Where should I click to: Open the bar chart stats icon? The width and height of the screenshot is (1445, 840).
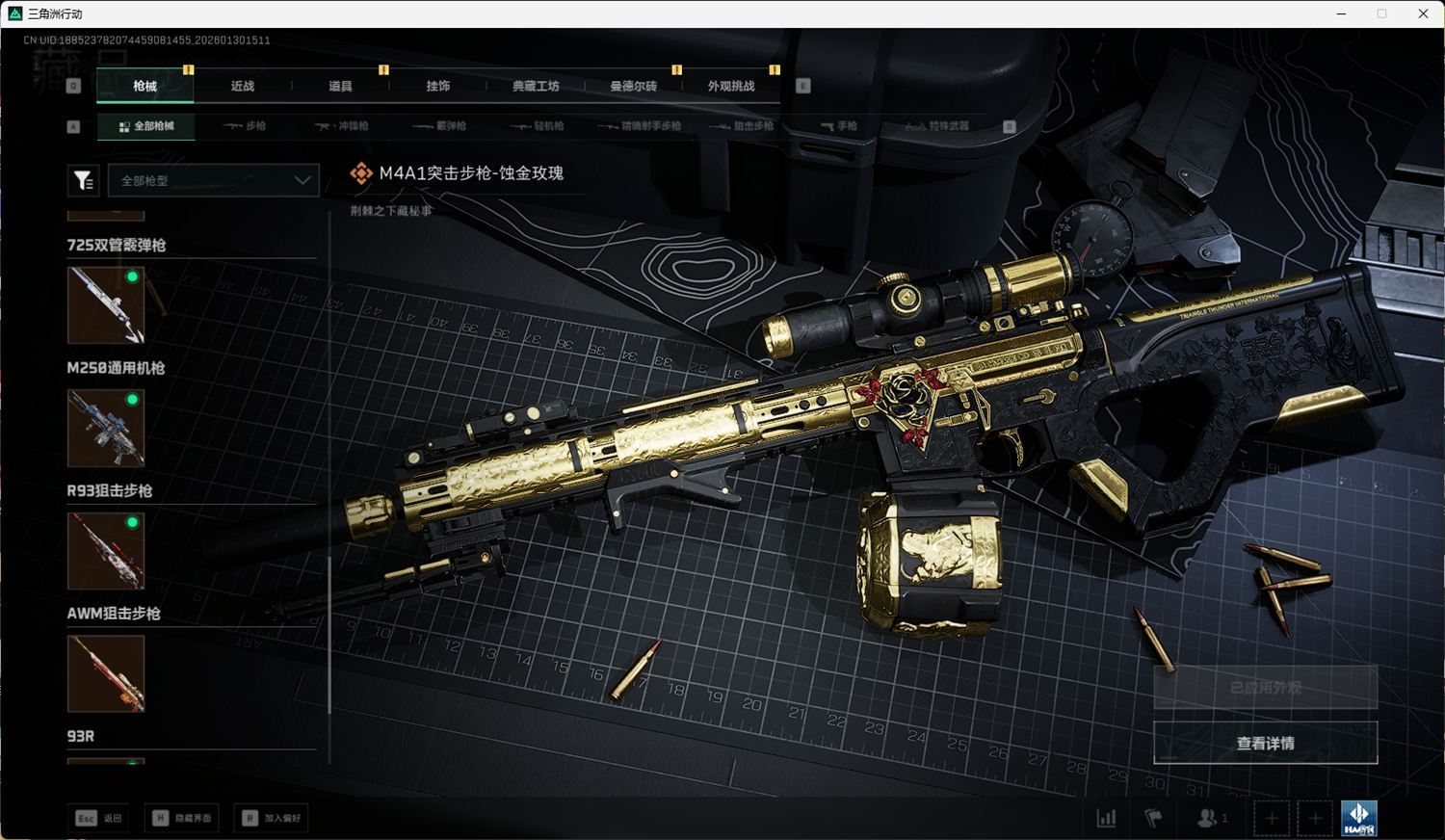click(x=1107, y=818)
